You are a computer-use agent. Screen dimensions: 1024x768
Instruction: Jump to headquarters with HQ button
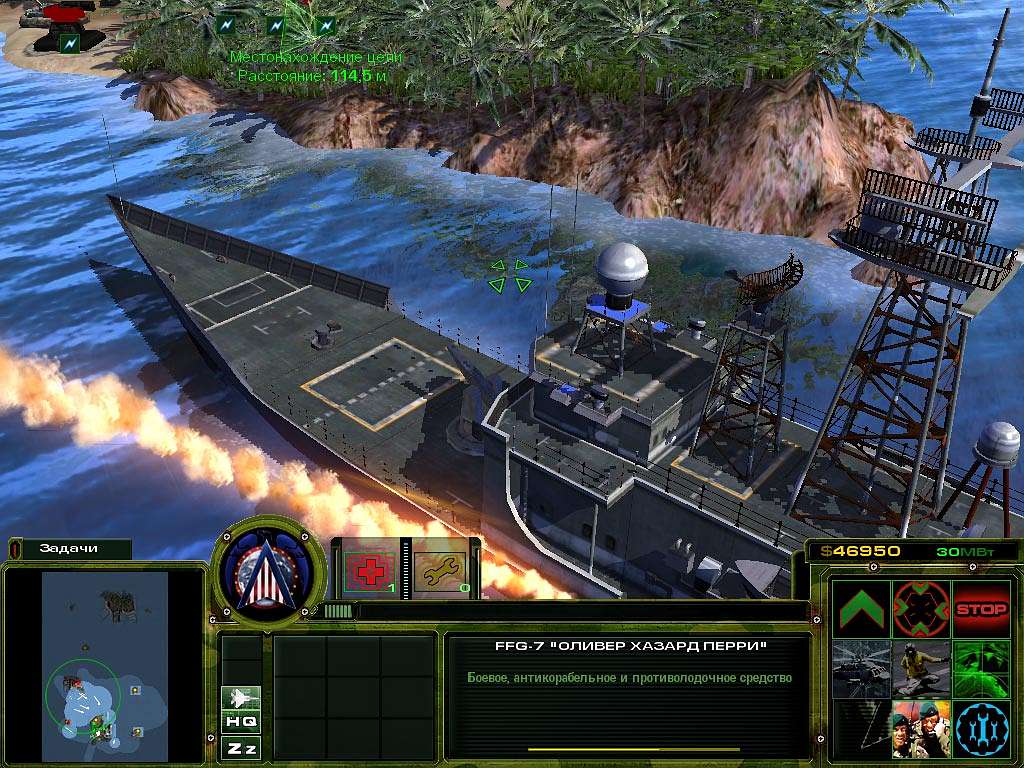pyautogui.click(x=242, y=721)
